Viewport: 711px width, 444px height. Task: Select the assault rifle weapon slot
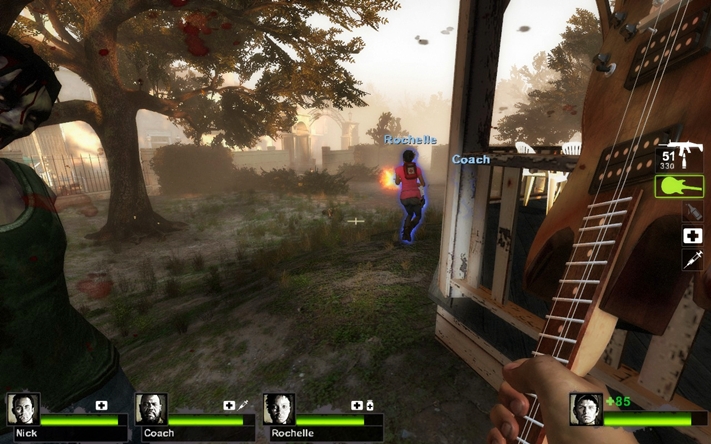click(680, 156)
